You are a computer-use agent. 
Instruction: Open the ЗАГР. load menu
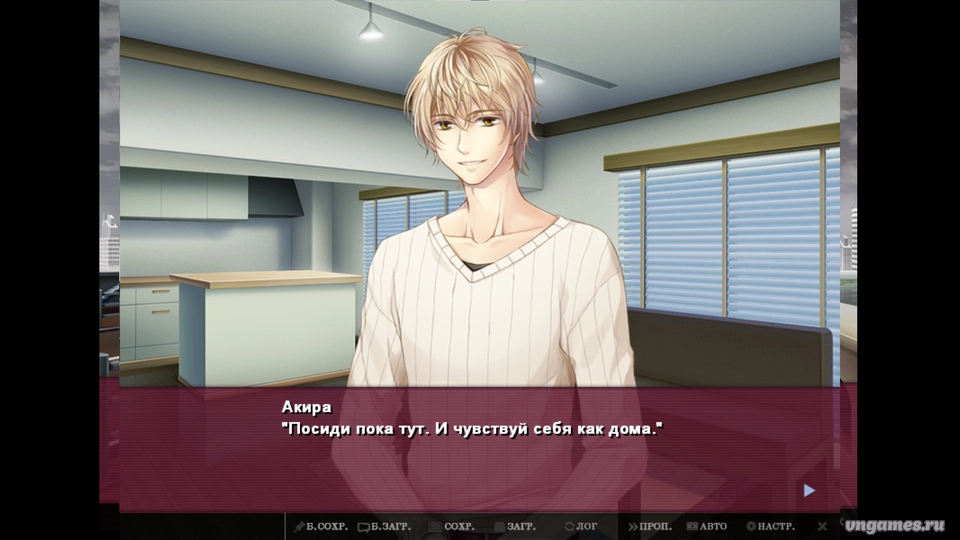click(x=516, y=526)
